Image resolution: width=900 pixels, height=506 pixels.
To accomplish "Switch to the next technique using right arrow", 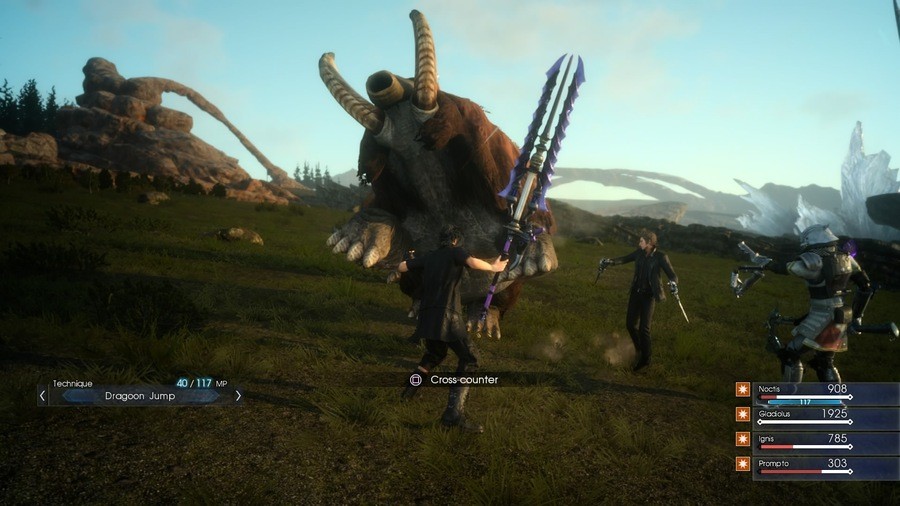I will (x=238, y=396).
